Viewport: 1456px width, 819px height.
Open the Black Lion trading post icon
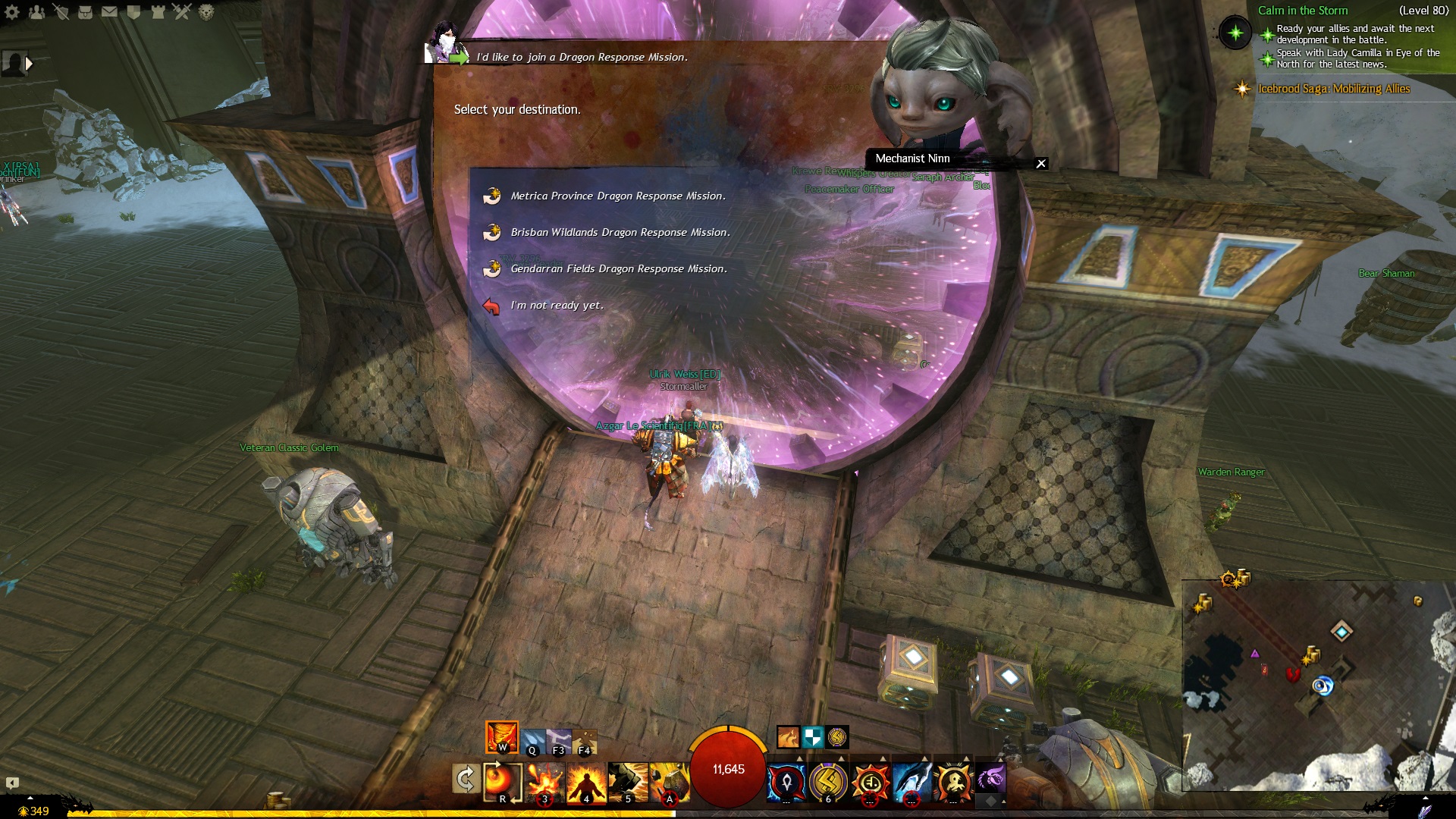coord(206,12)
